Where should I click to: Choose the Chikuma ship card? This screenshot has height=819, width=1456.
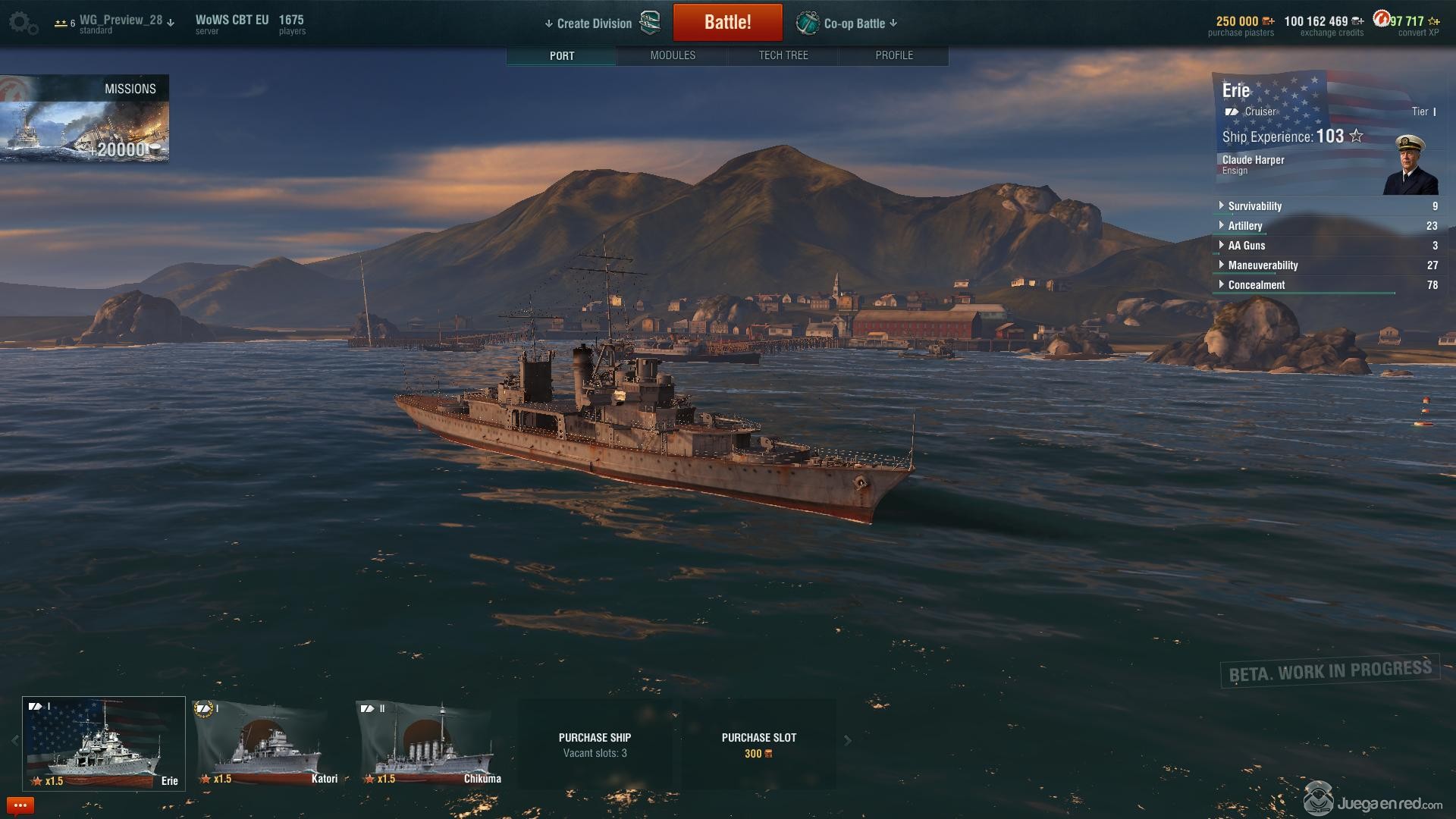431,744
